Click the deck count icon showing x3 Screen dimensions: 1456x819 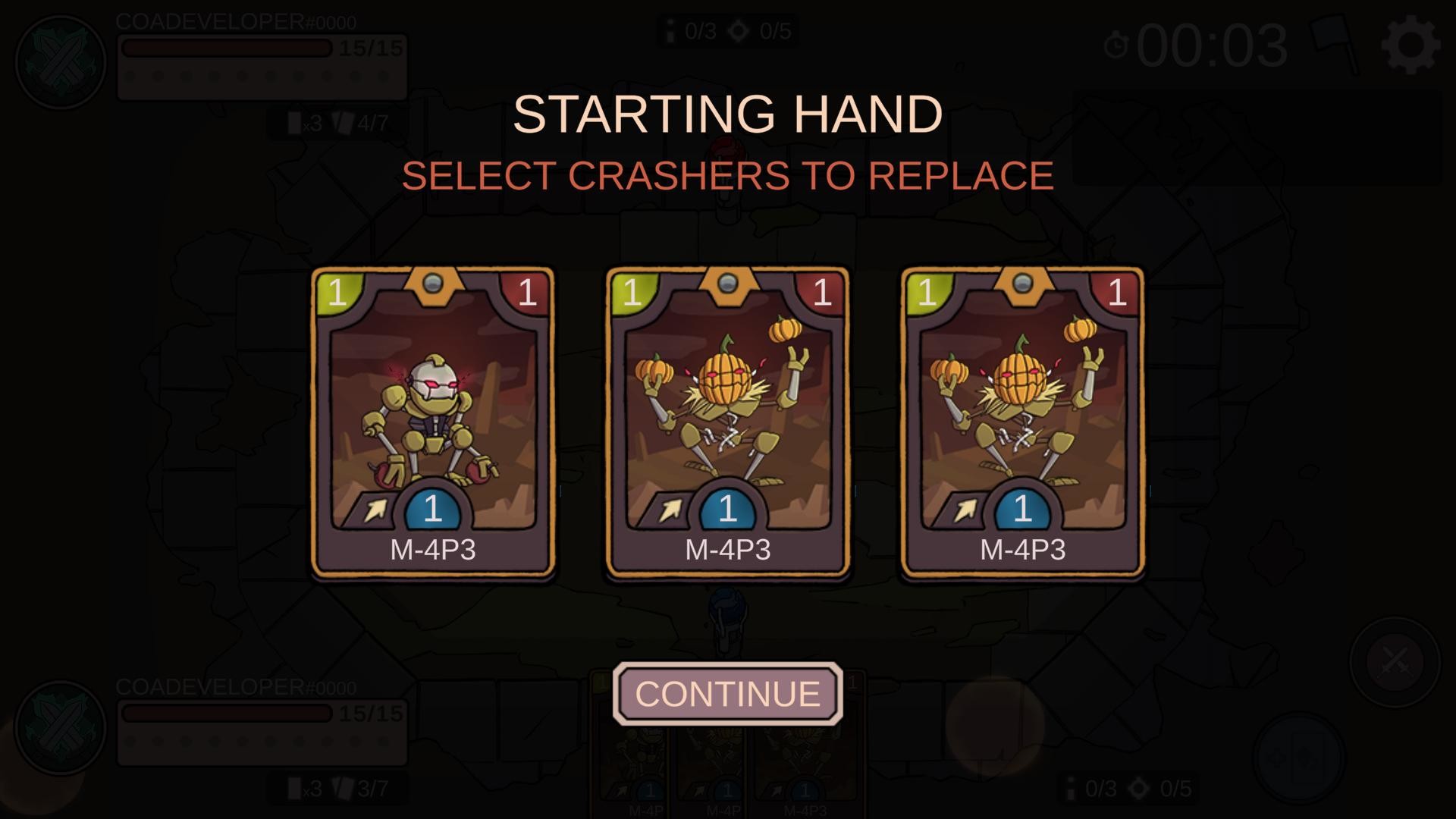click(x=298, y=122)
